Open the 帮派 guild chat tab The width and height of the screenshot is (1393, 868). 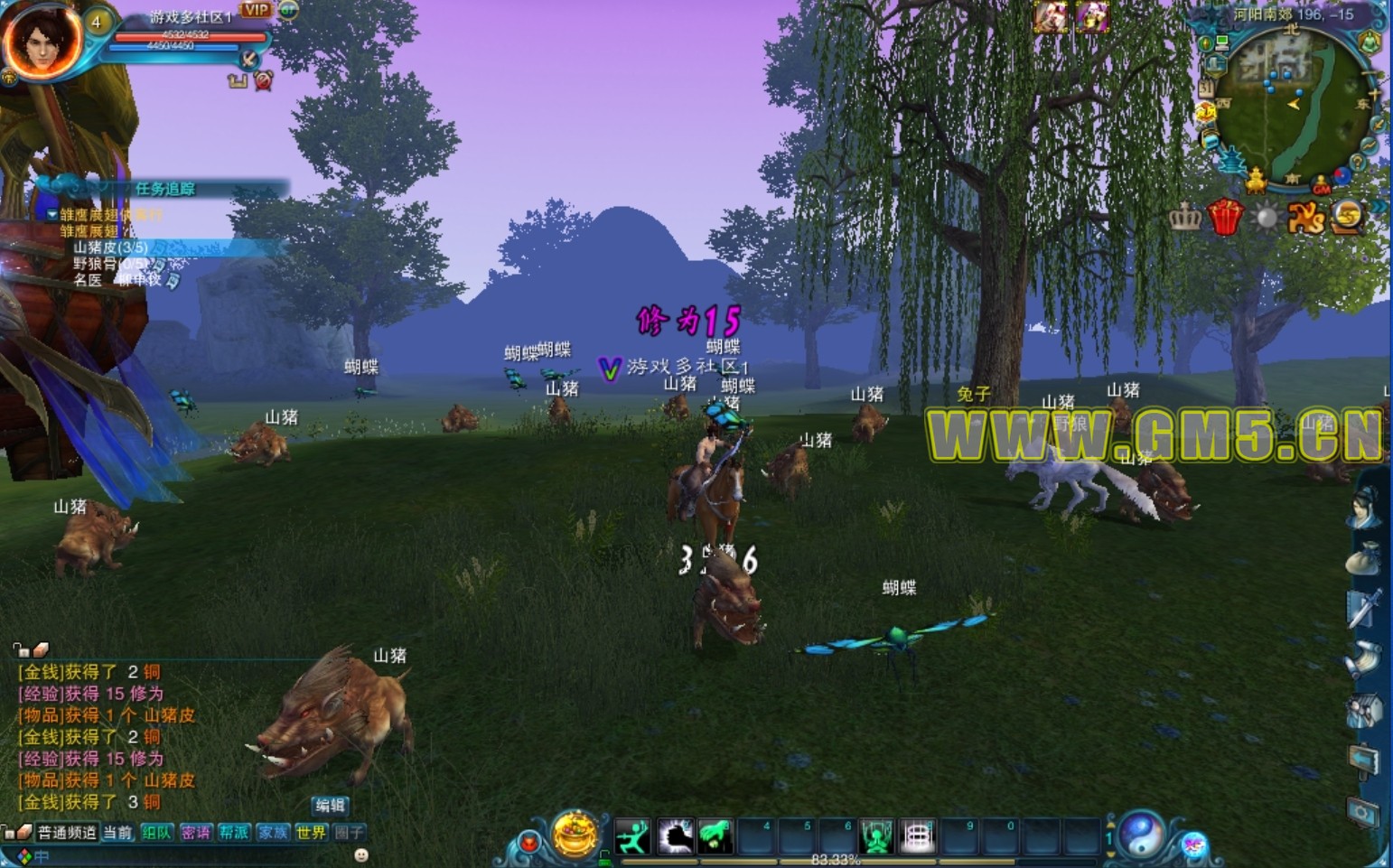coord(233,832)
